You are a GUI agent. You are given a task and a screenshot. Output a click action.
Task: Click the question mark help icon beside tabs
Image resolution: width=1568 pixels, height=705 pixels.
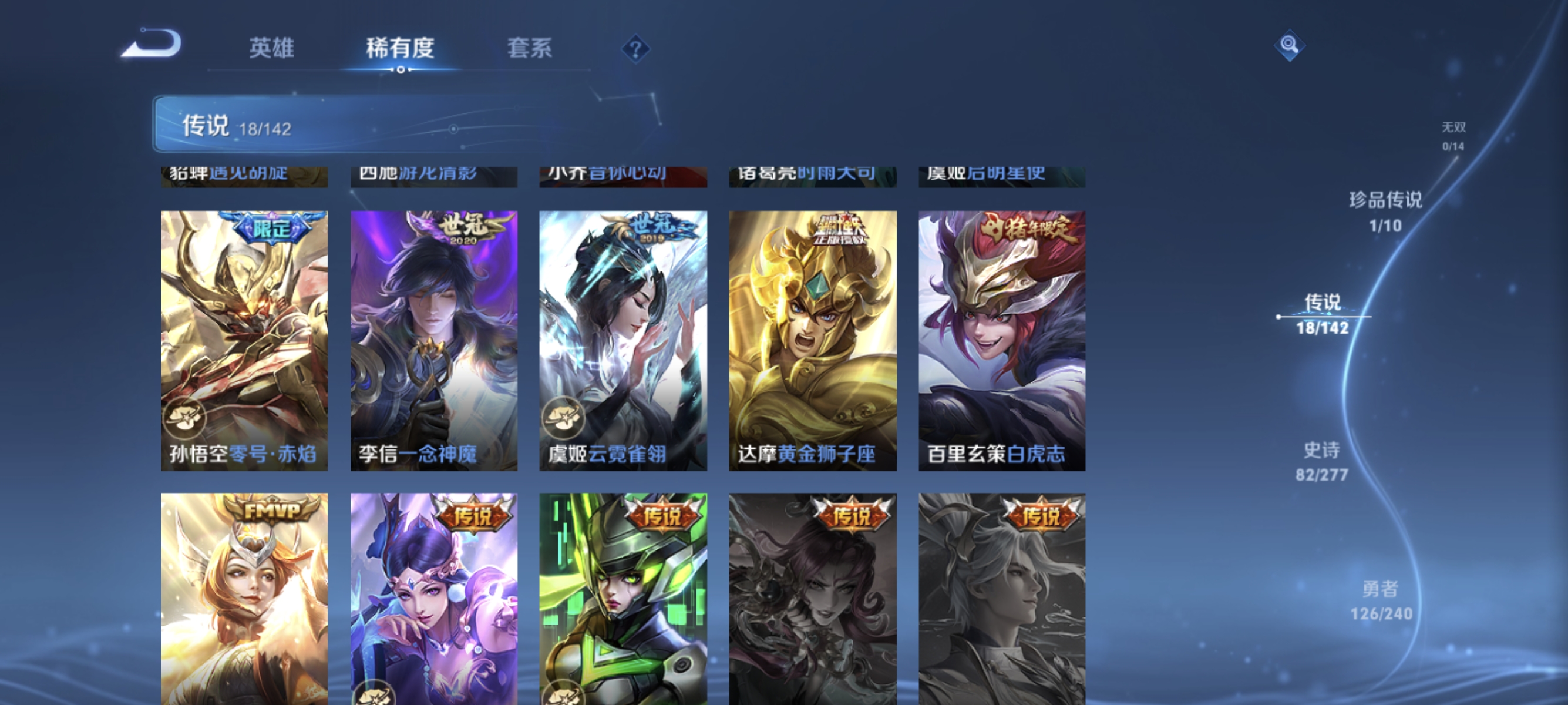[x=635, y=50]
